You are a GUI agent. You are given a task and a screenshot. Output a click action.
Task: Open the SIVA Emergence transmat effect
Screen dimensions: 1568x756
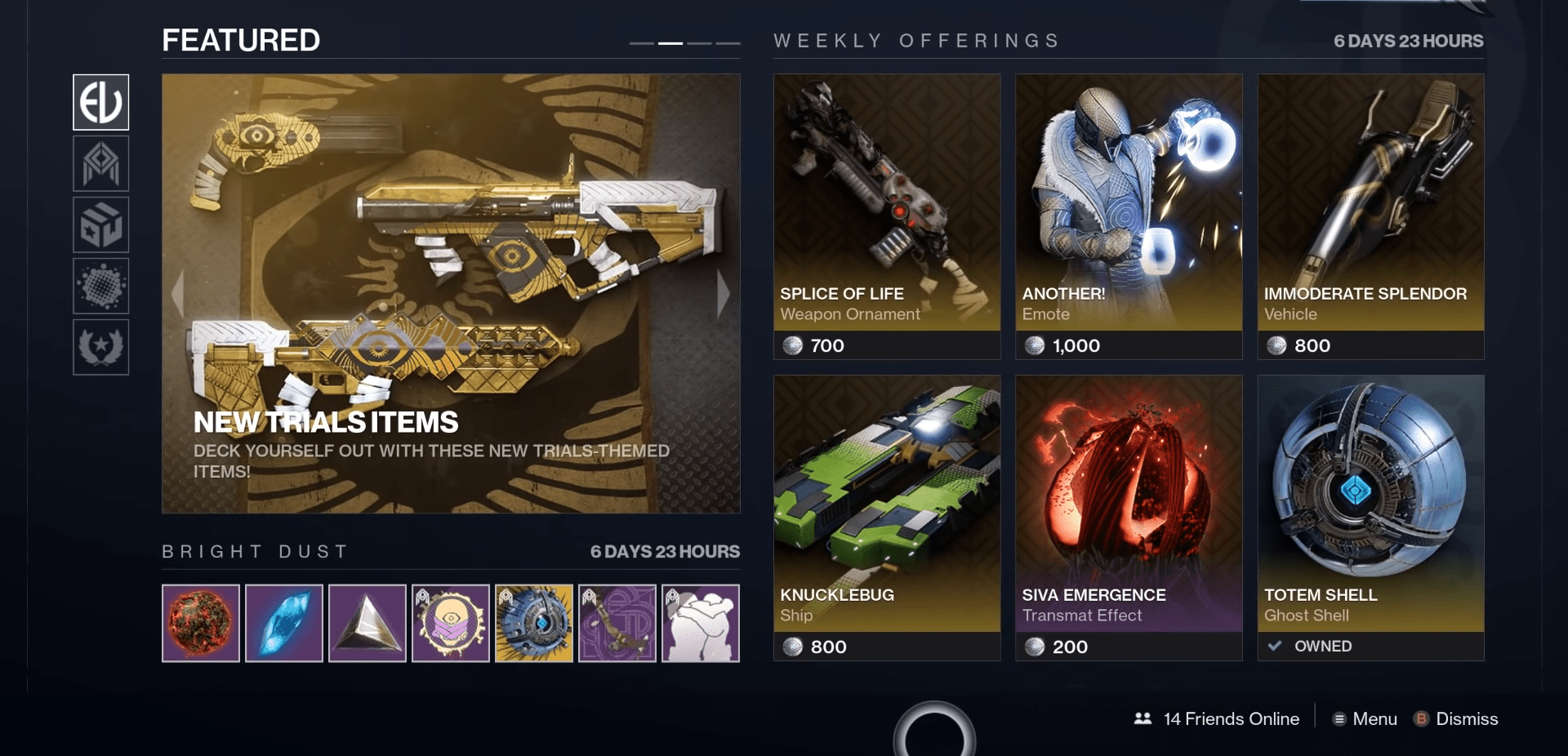[x=1129, y=518]
